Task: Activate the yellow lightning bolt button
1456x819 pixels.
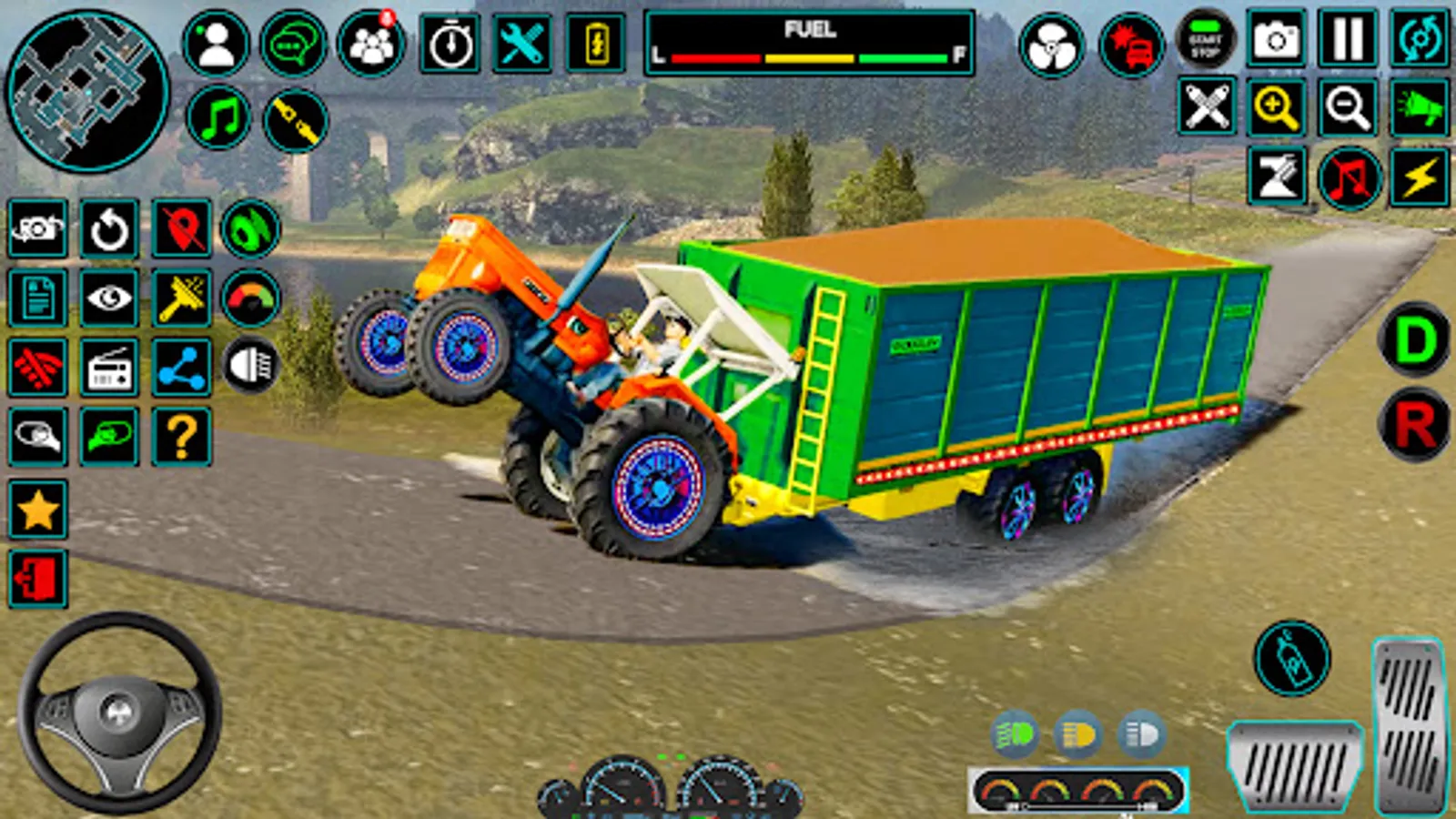Action: pos(1419,177)
